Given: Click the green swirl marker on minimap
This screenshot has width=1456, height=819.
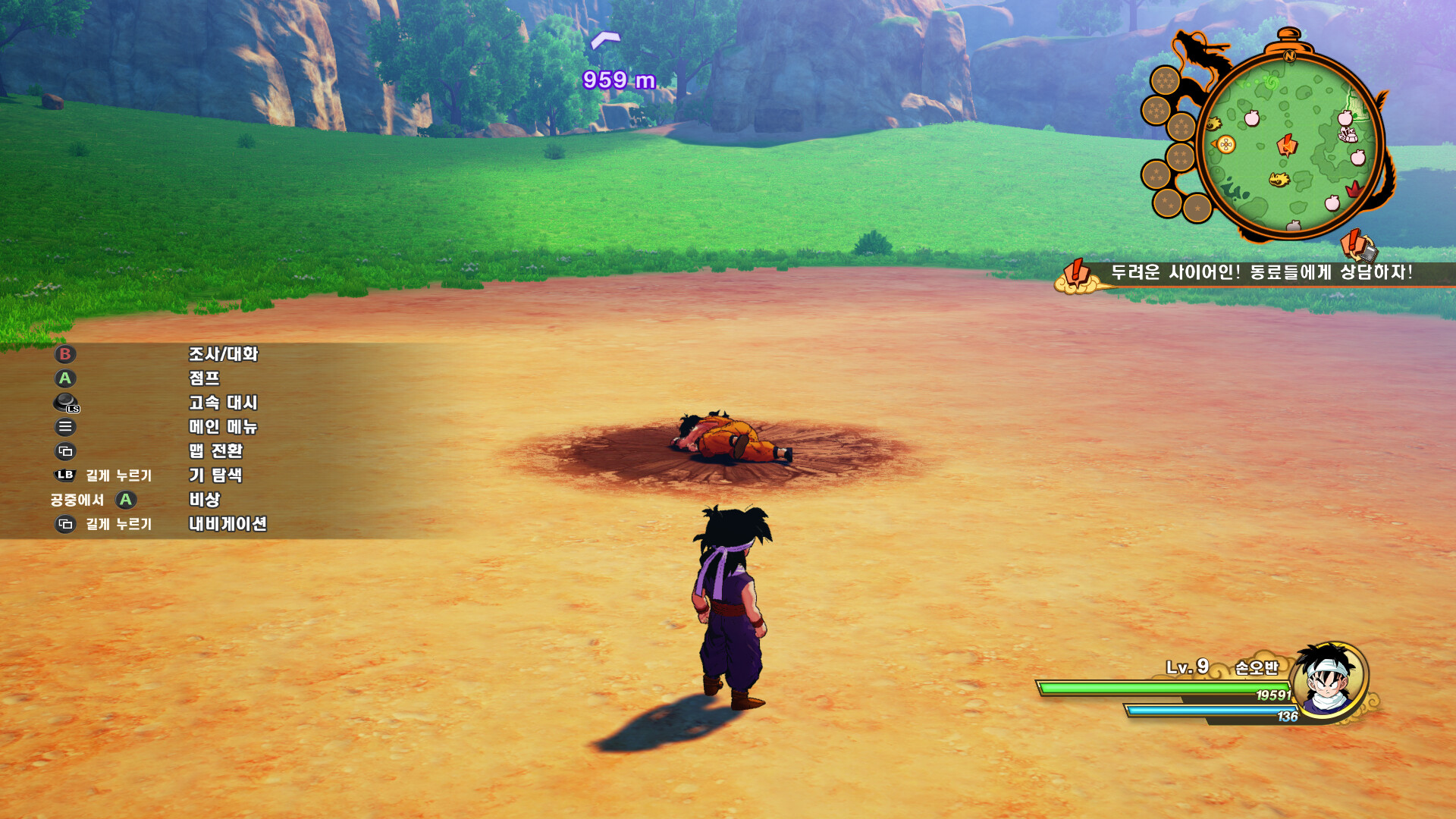Looking at the screenshot, I should (x=1272, y=82).
